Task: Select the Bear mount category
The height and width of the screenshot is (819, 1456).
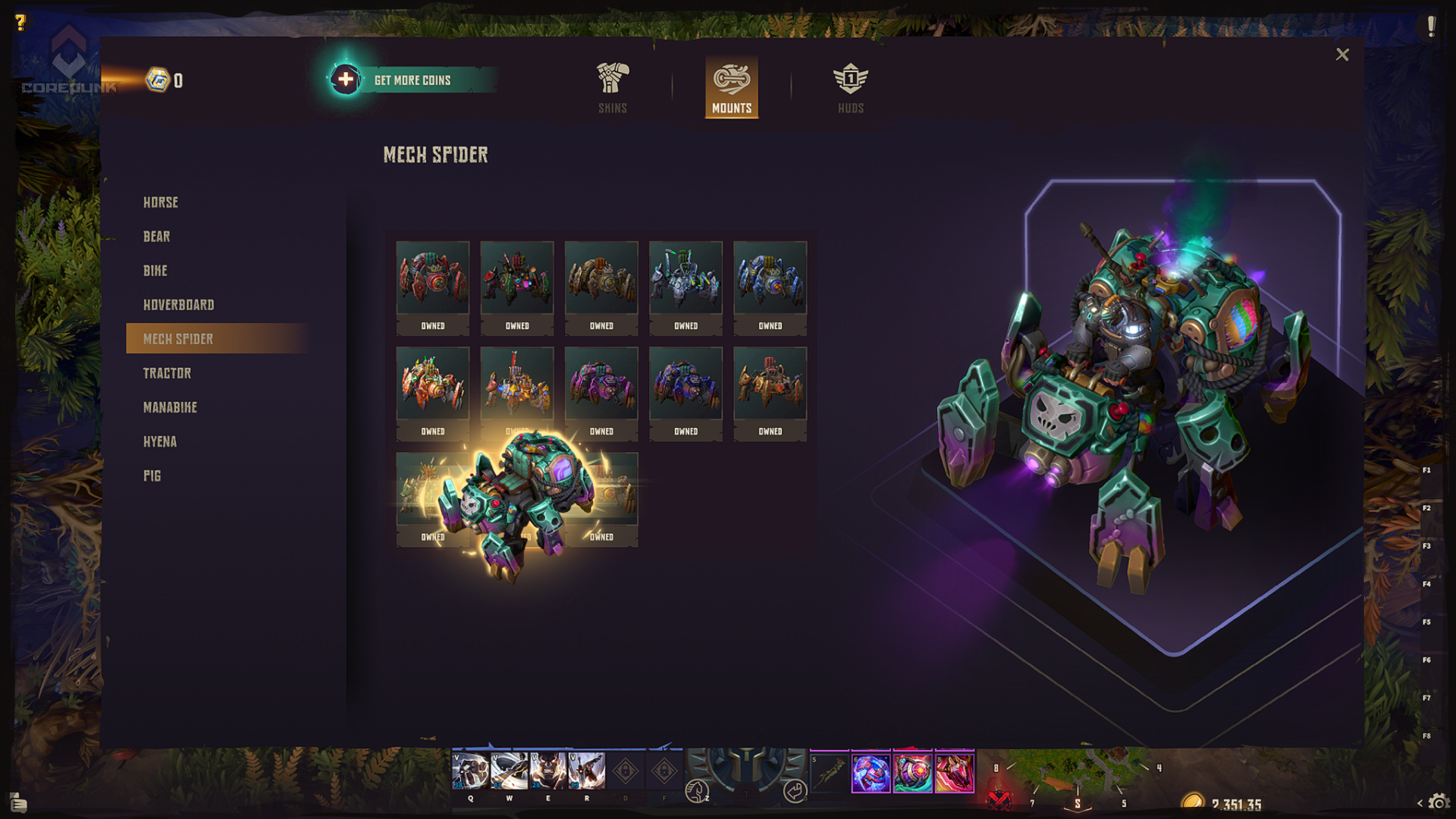Action: (157, 237)
